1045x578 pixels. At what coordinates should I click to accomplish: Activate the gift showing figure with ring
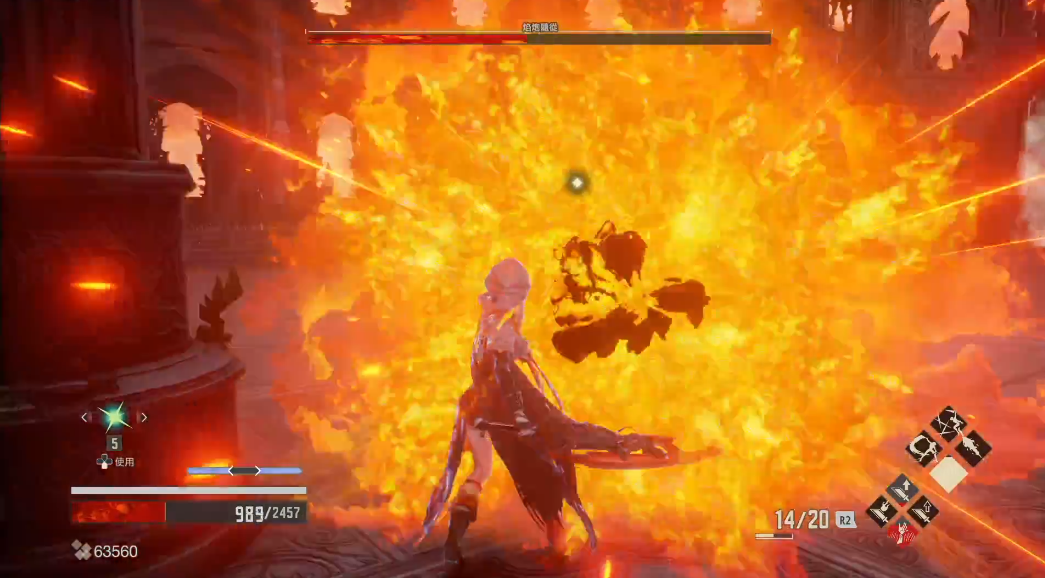click(923, 447)
